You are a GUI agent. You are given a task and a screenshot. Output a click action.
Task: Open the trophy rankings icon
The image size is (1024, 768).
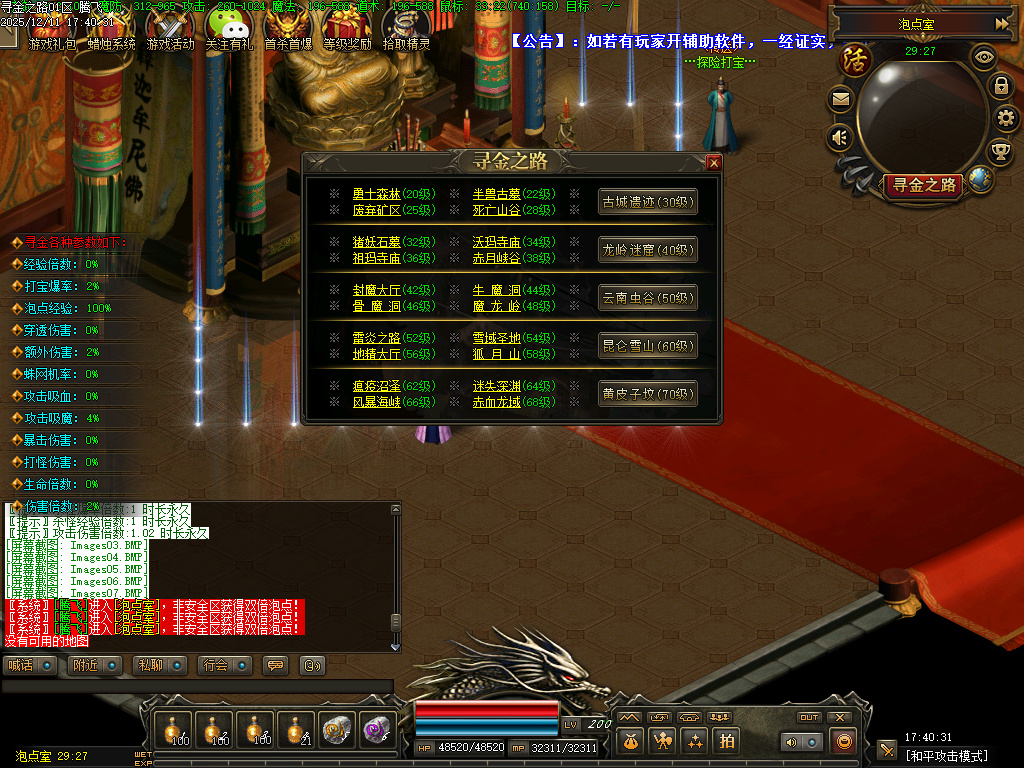tap(999, 151)
